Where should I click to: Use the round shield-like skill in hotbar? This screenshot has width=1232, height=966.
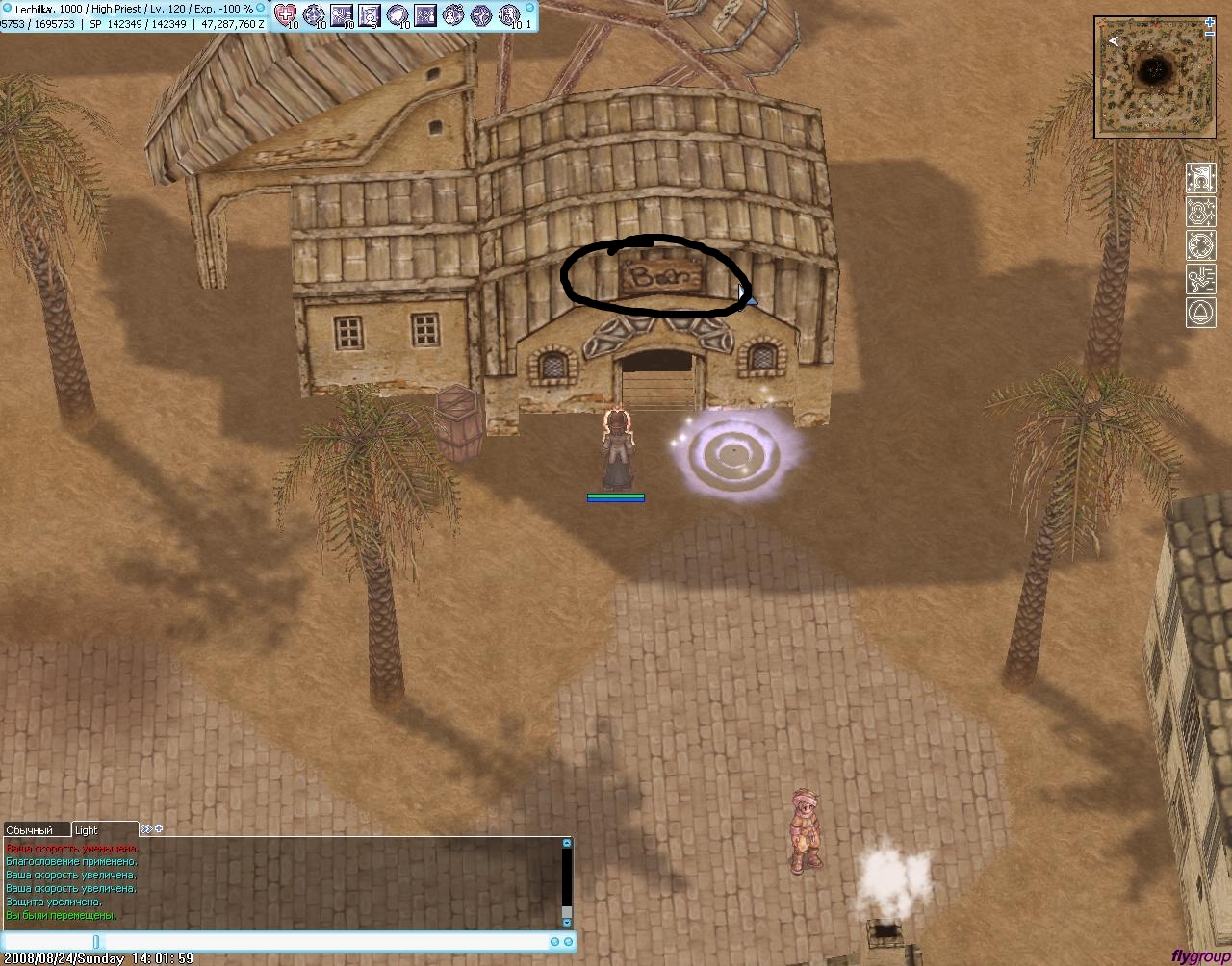click(398, 14)
